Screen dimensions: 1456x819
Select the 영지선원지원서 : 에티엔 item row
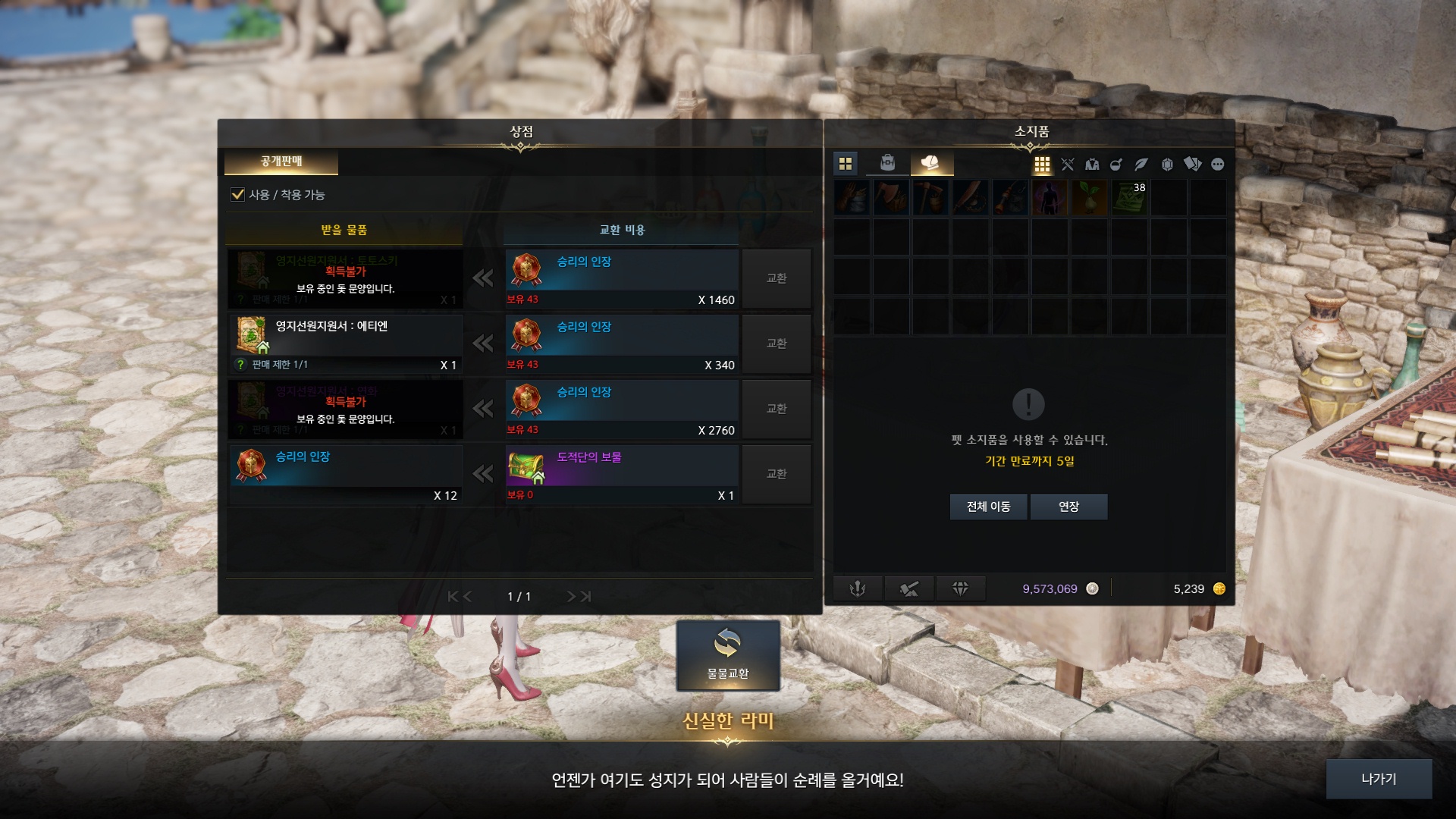[346, 344]
